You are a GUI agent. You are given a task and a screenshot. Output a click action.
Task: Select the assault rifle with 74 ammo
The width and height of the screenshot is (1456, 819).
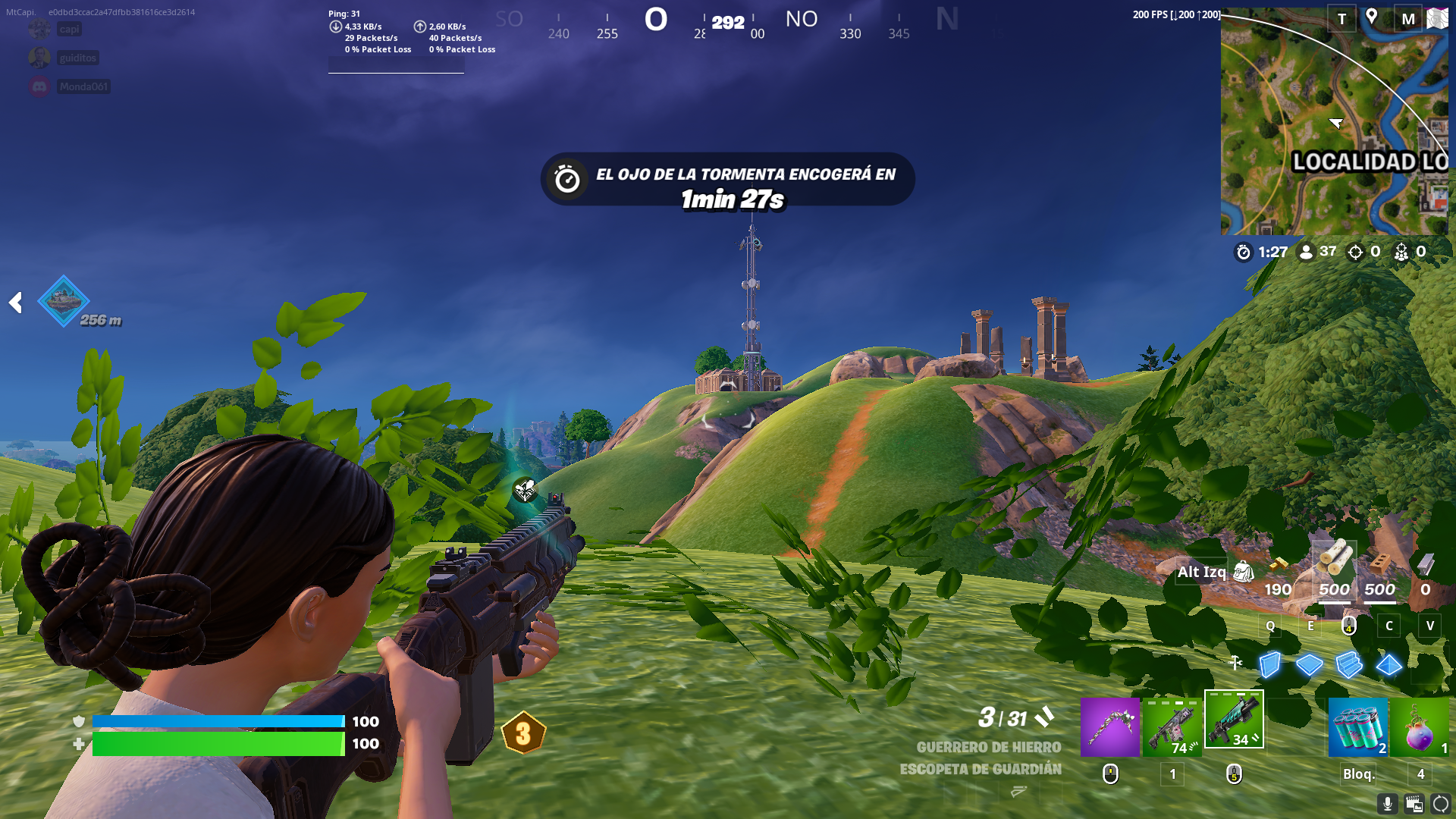coord(1172,727)
